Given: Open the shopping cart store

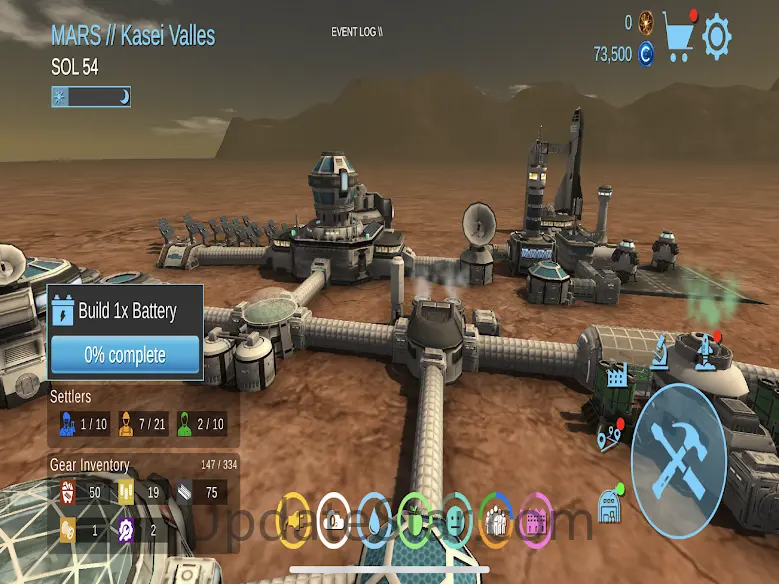Looking at the screenshot, I should (679, 37).
